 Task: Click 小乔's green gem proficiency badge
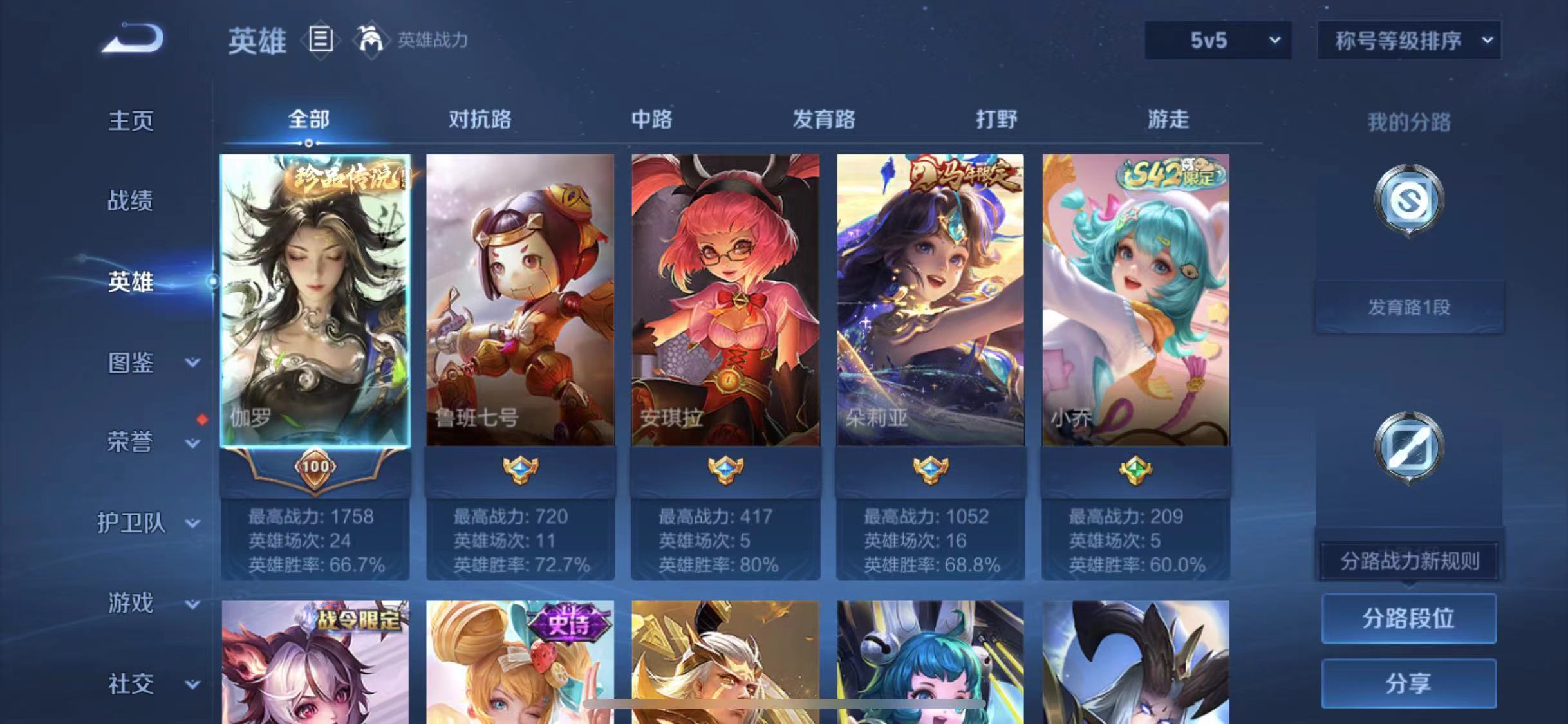click(1136, 469)
